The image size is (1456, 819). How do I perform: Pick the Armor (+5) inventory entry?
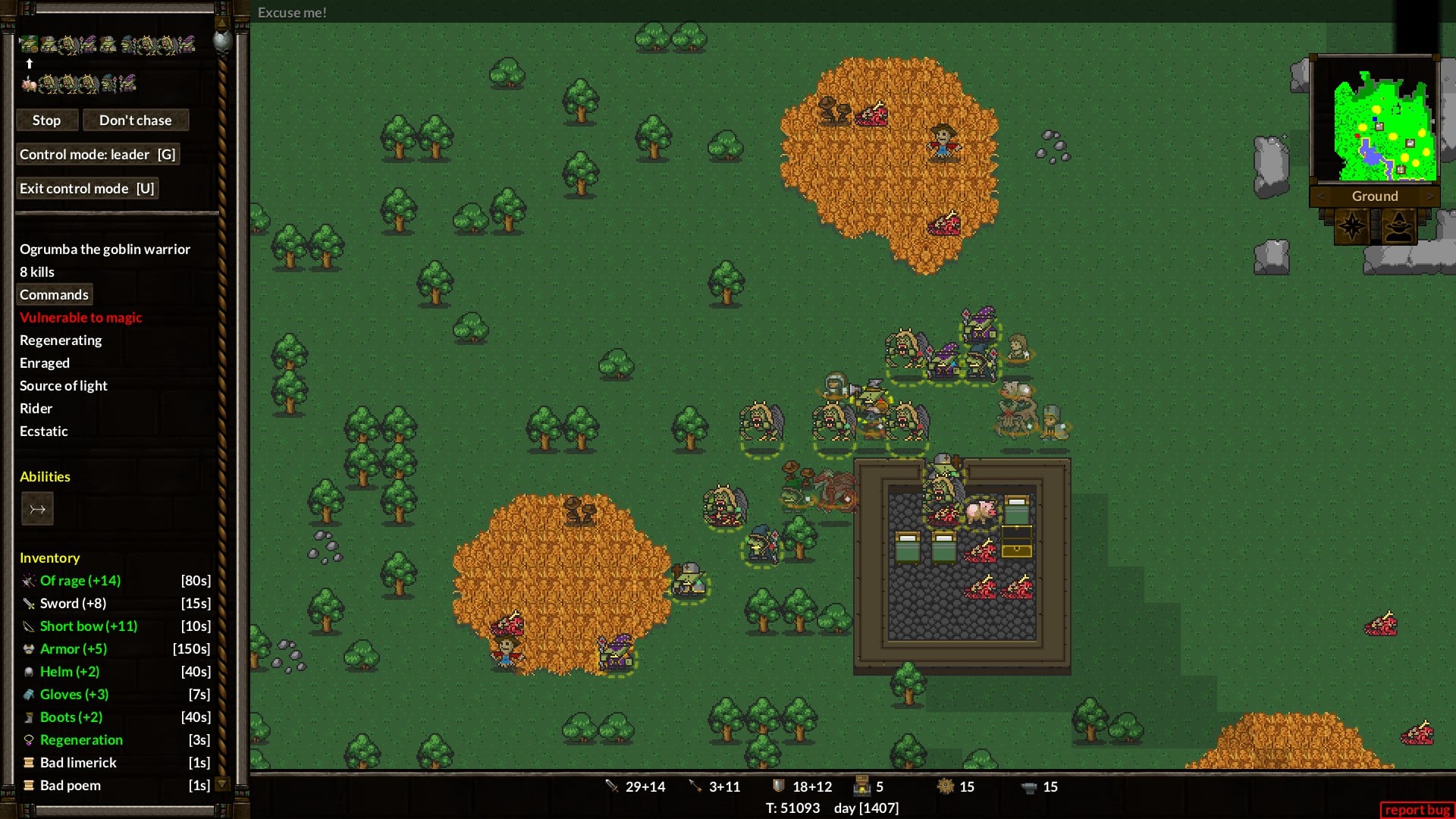[73, 649]
